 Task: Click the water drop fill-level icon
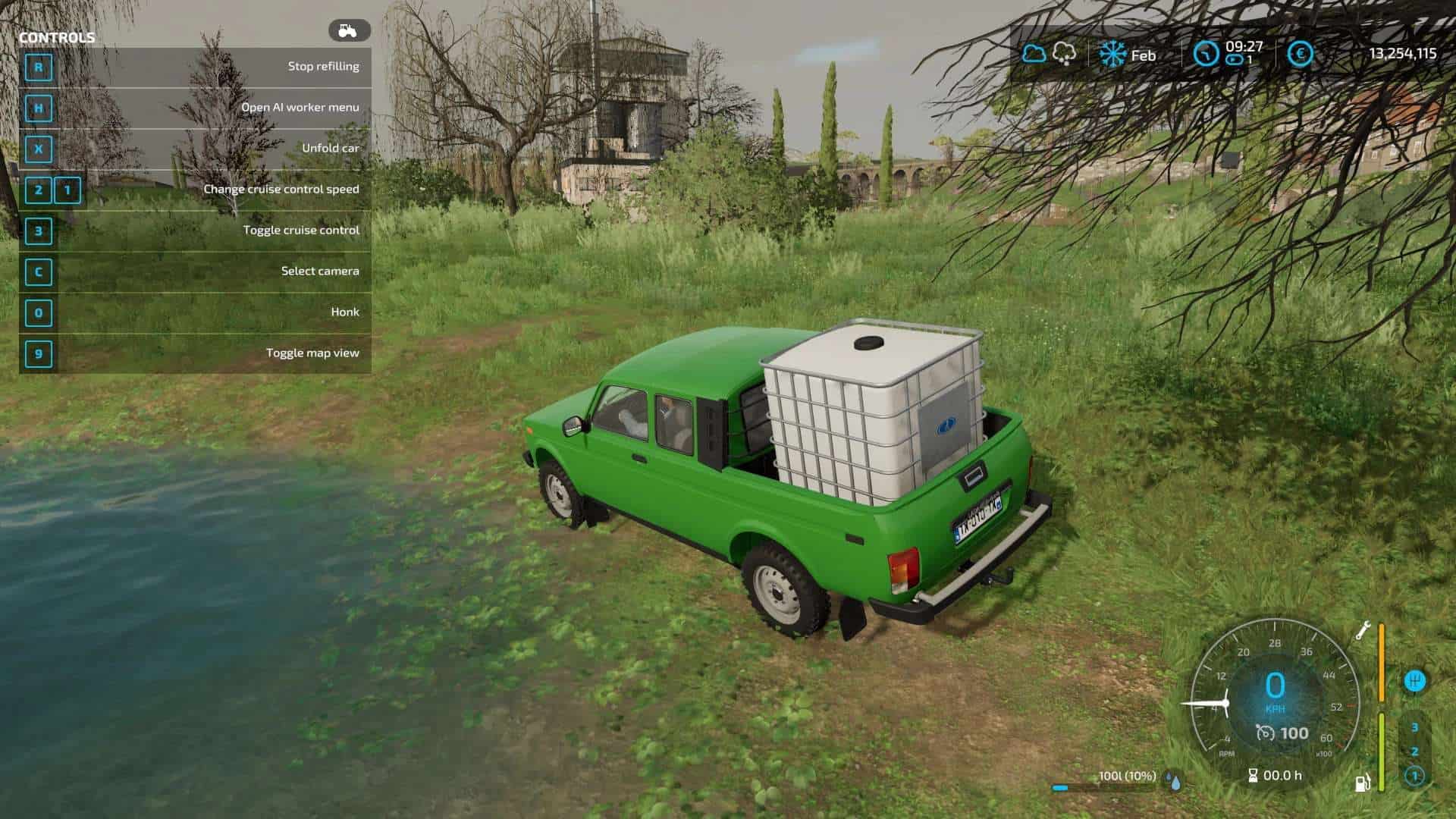pyautogui.click(x=1173, y=780)
